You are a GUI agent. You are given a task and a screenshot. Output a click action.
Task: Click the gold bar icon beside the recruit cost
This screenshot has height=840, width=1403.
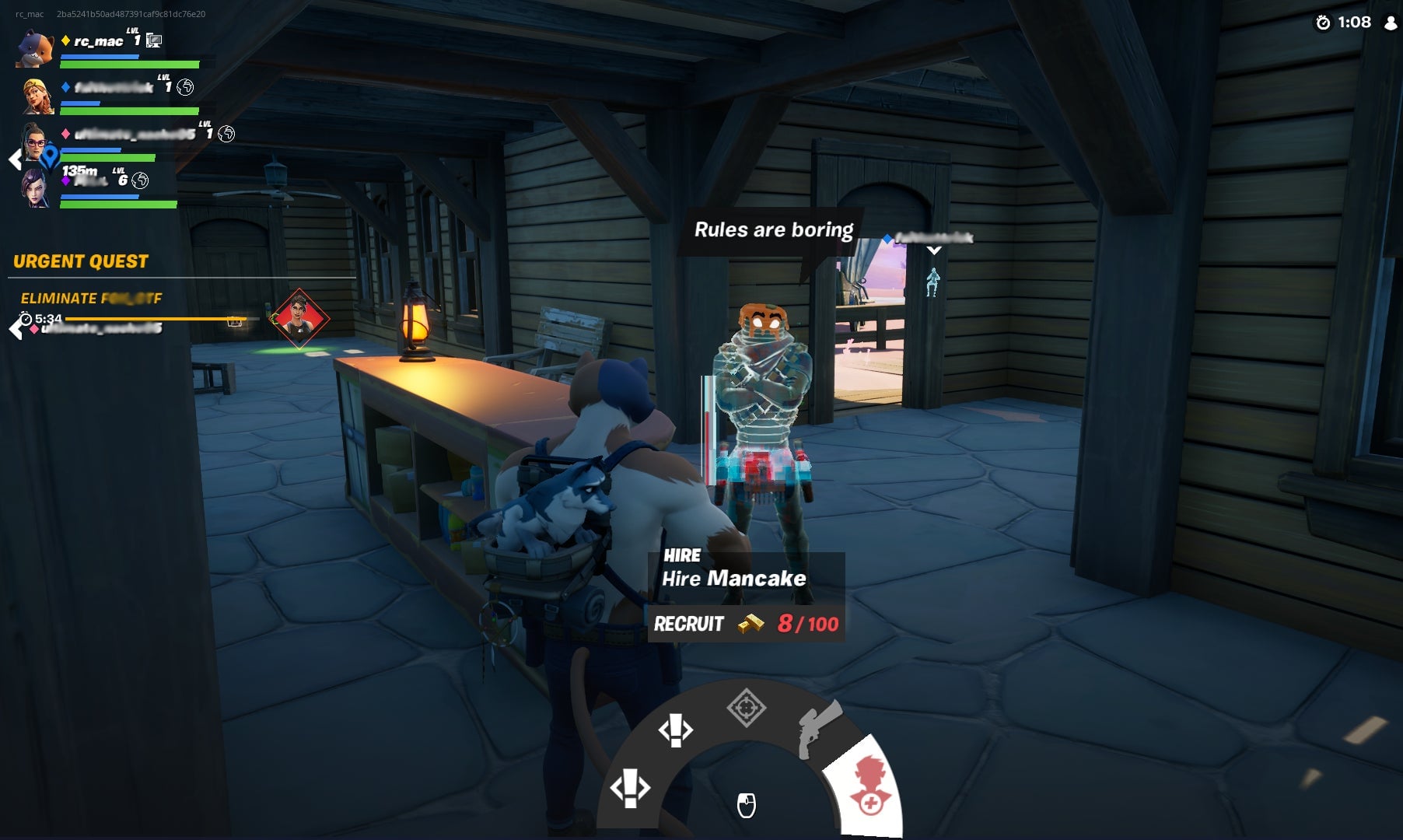click(751, 622)
